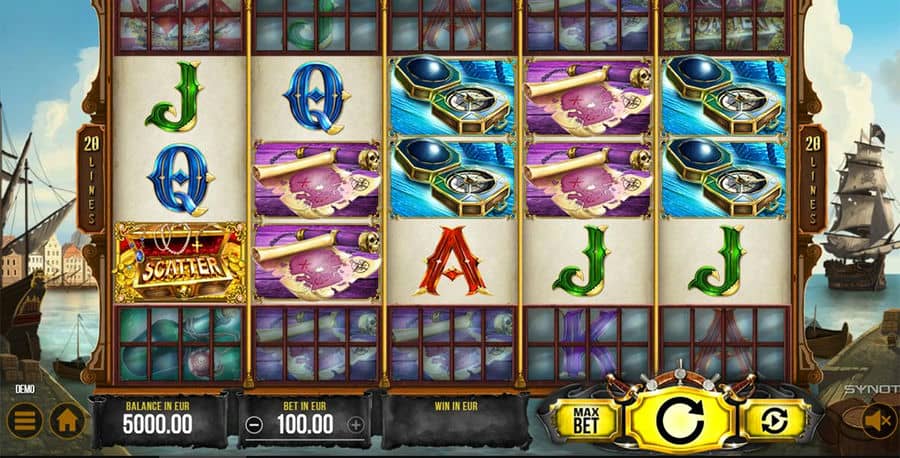Spin the reels
Image resolution: width=900 pixels, height=458 pixels.
tap(680, 418)
